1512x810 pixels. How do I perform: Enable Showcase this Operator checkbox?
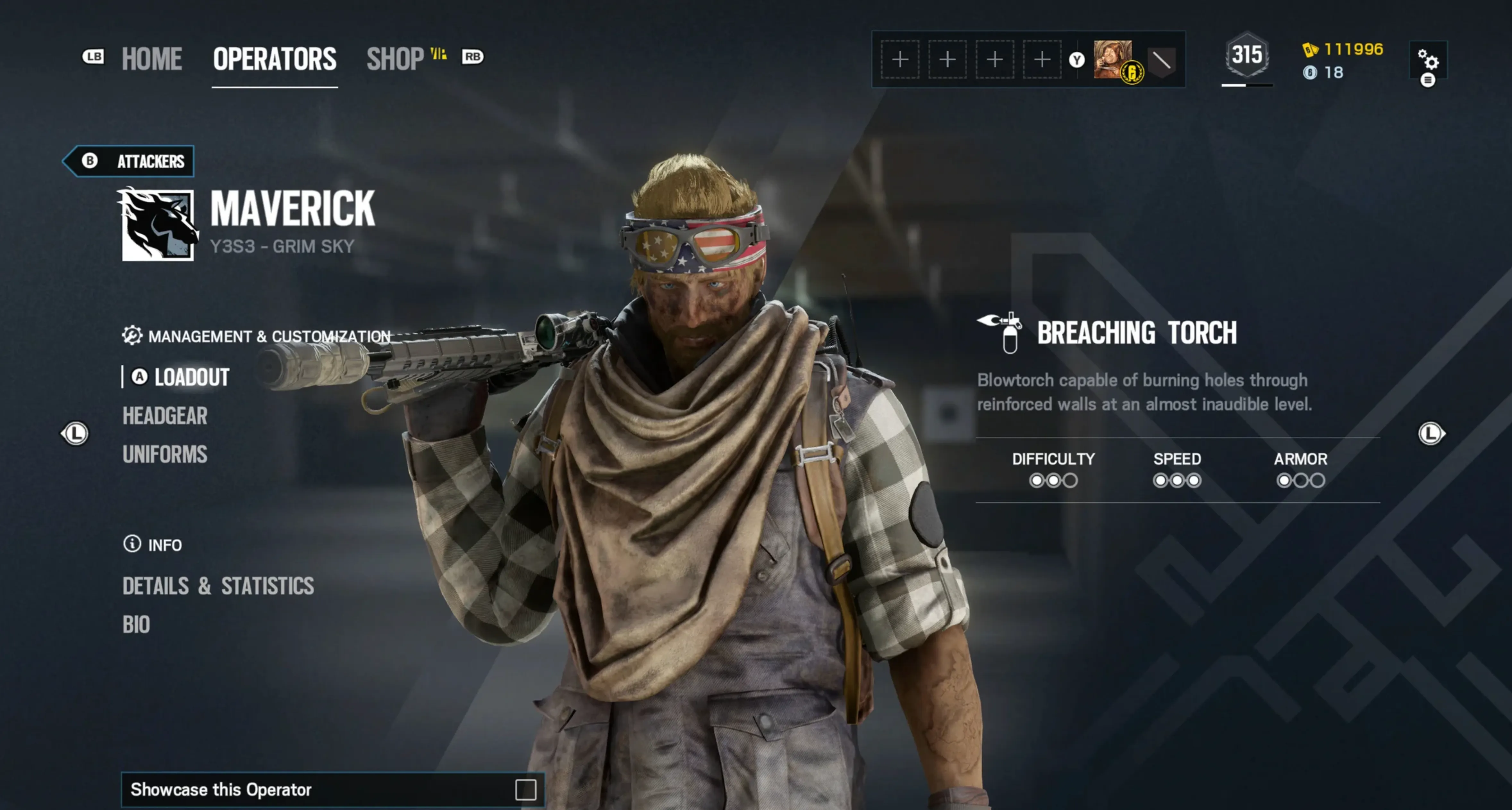coord(525,789)
